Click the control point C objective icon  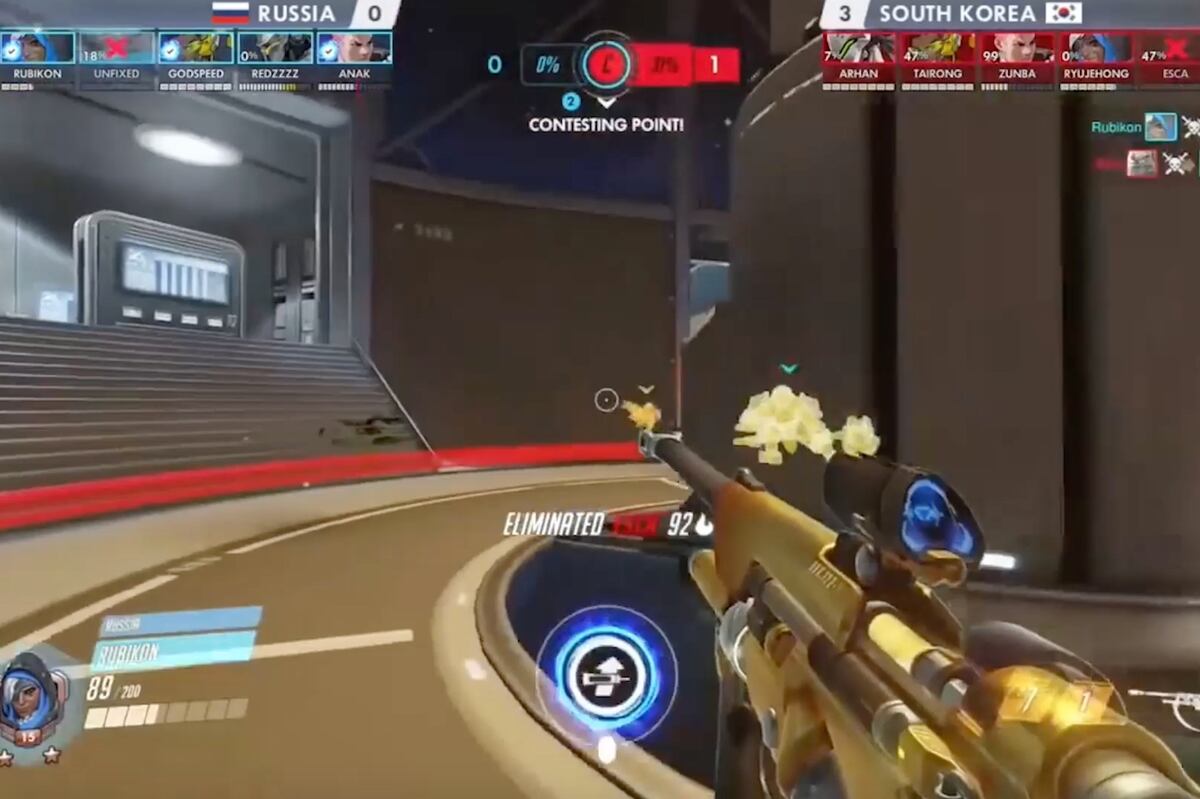pos(605,66)
